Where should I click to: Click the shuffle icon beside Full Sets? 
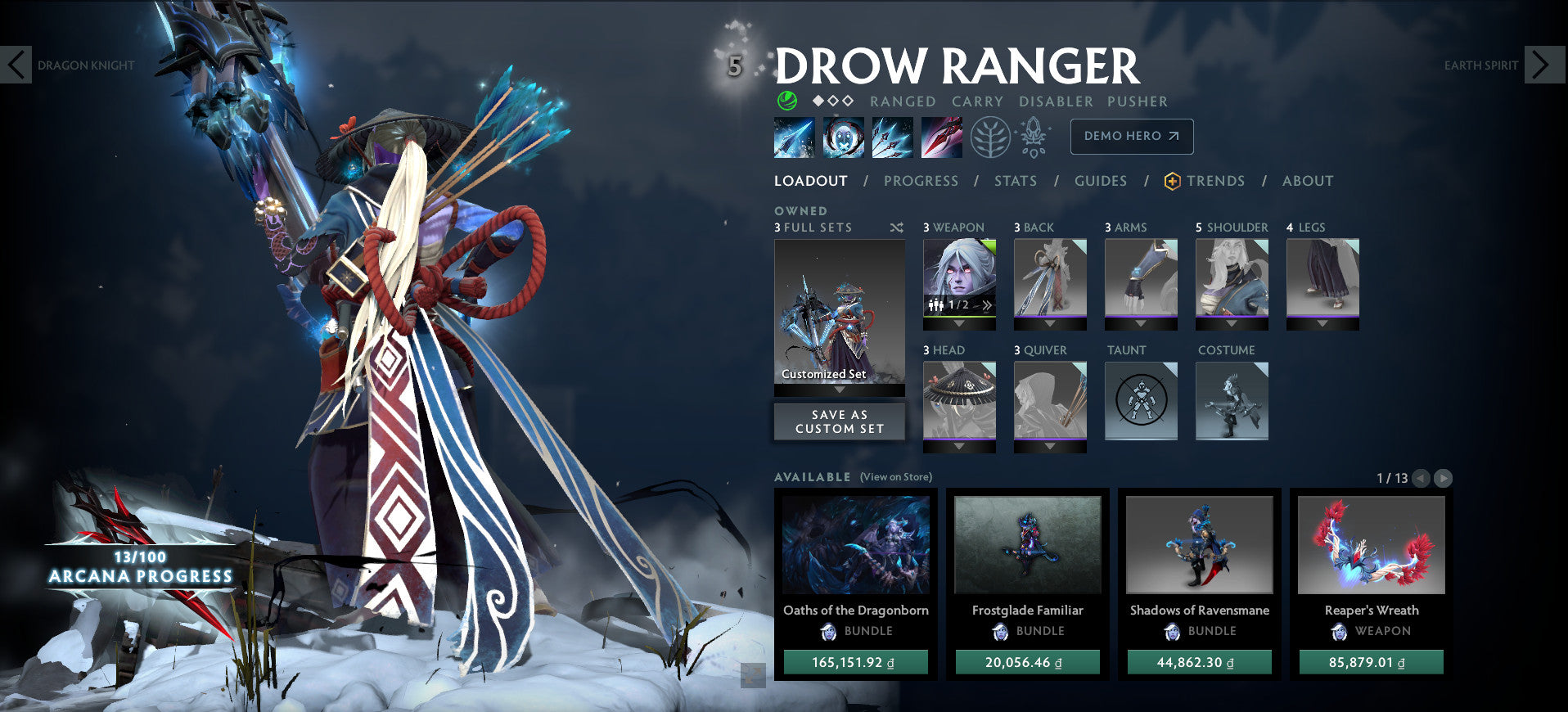pos(897,228)
